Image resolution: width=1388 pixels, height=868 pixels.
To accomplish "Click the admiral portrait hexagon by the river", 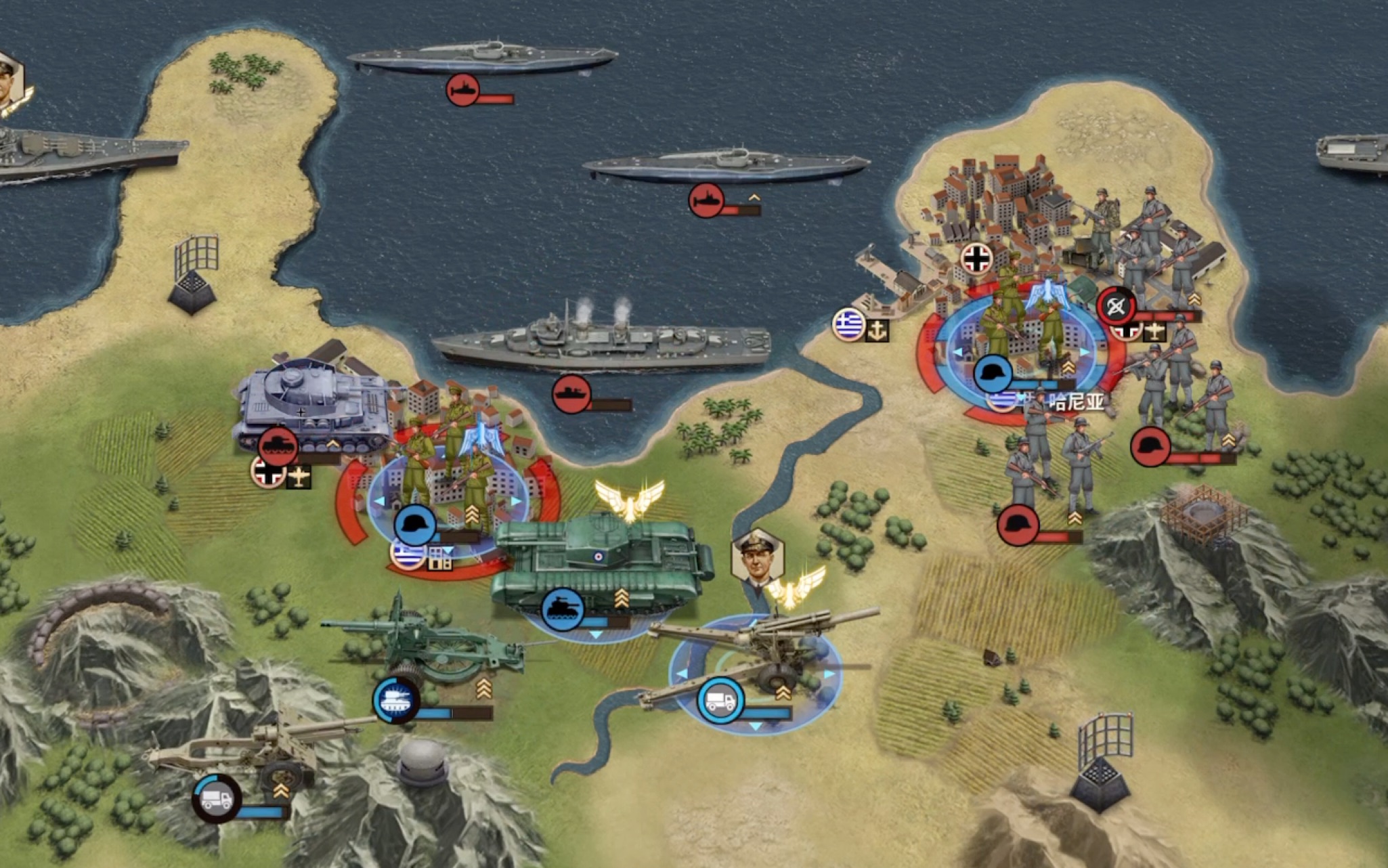I will pos(757,555).
